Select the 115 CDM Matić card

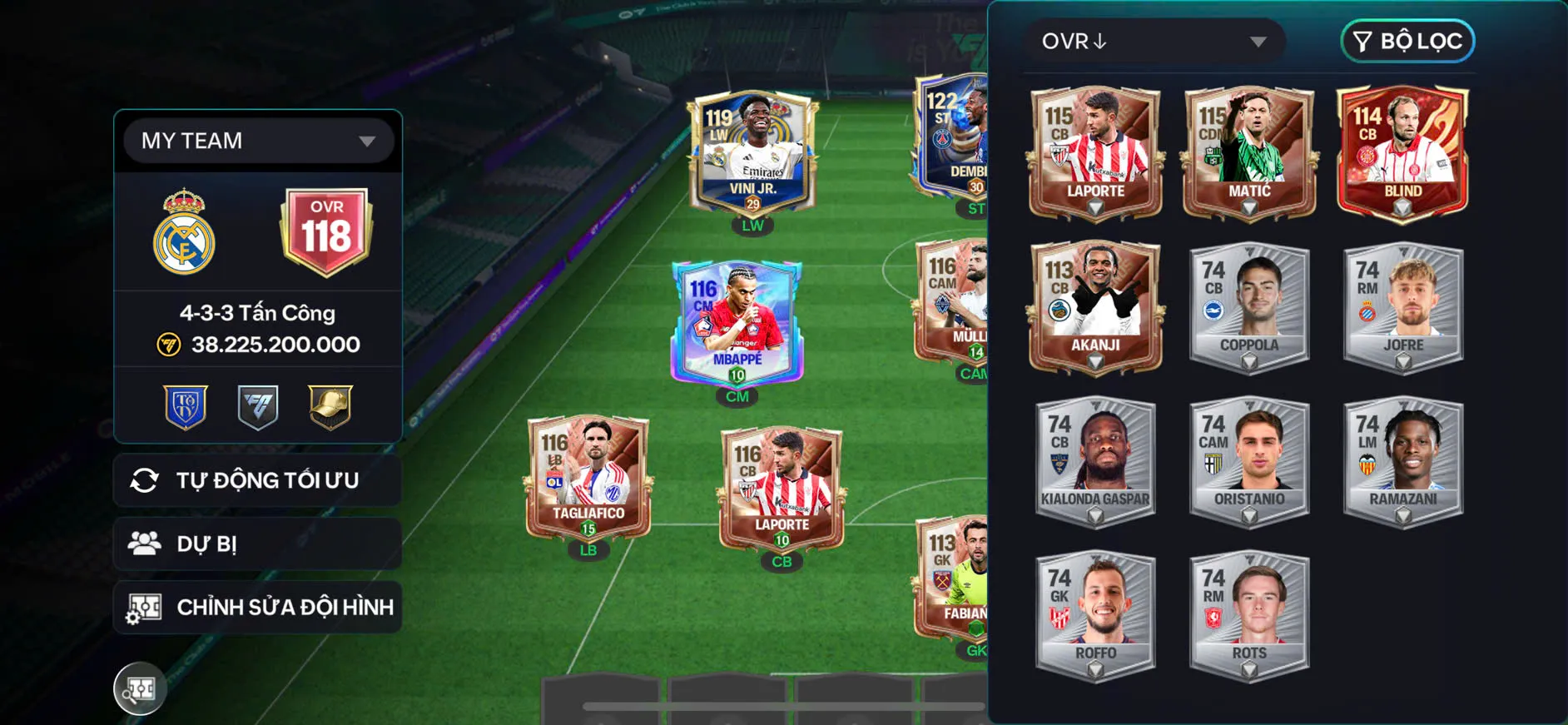coord(1249,153)
